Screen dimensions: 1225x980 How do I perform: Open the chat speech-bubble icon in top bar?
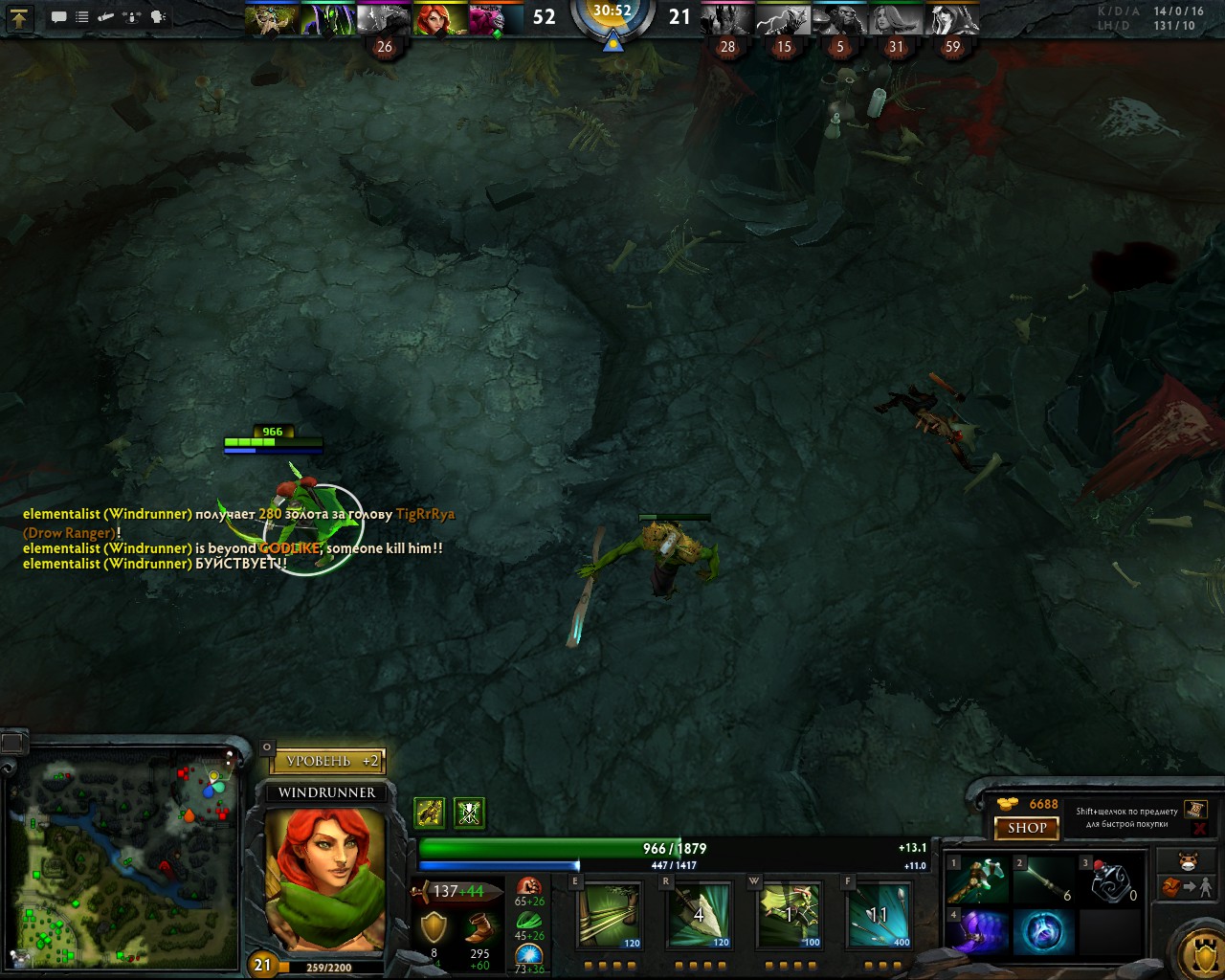click(x=58, y=16)
